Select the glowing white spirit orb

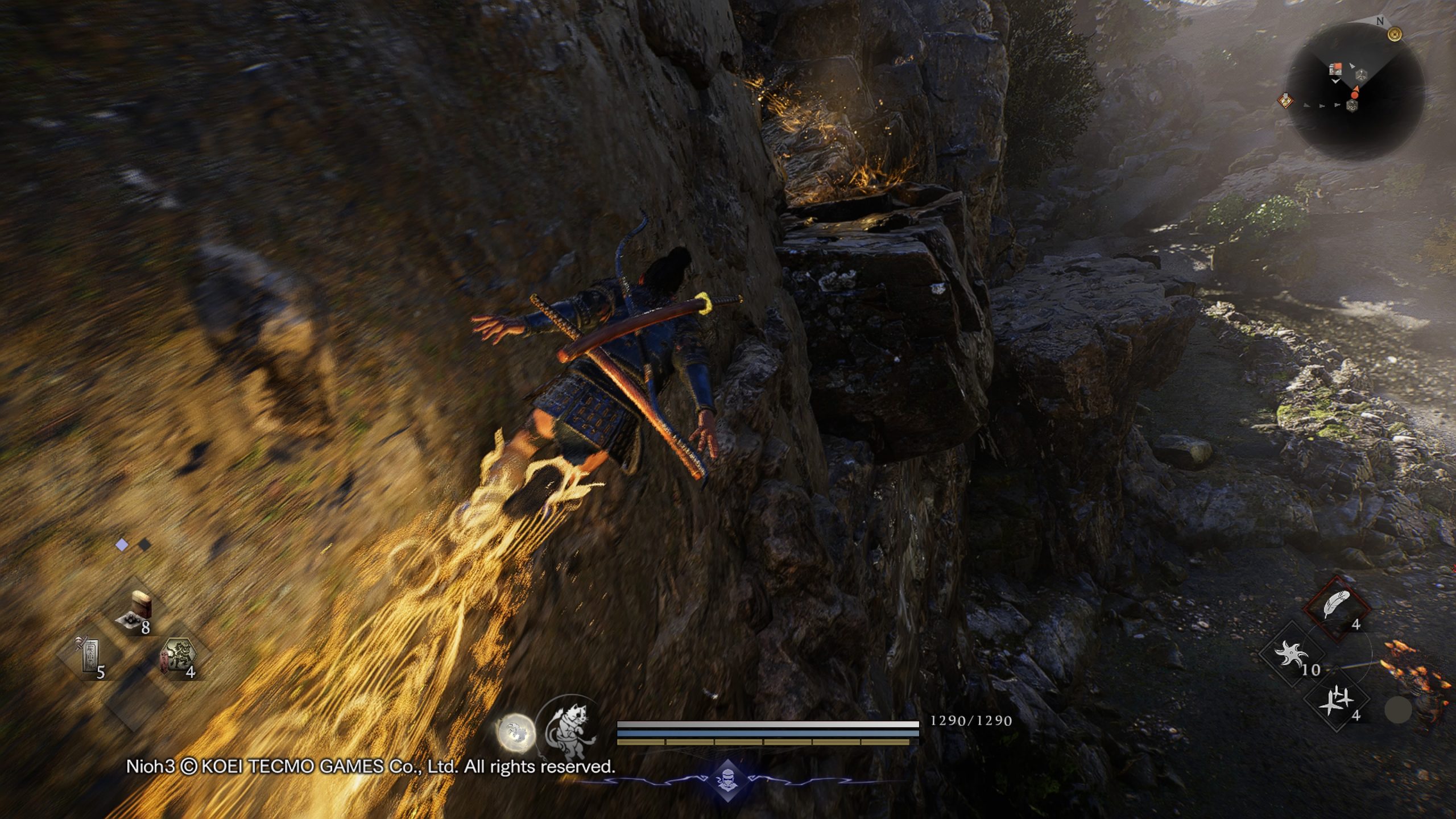pos(516,732)
